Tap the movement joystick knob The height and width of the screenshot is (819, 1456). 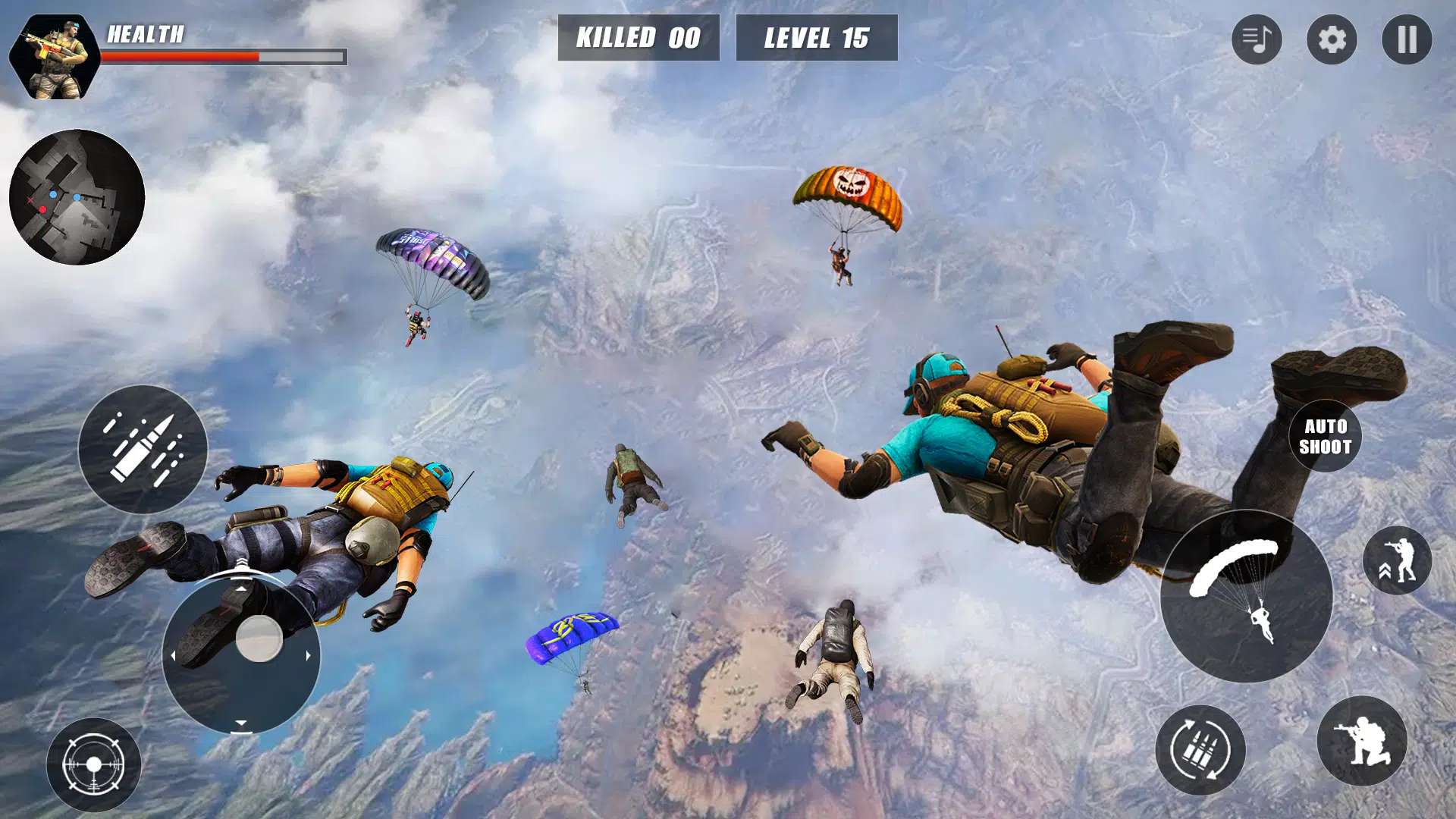[259, 639]
